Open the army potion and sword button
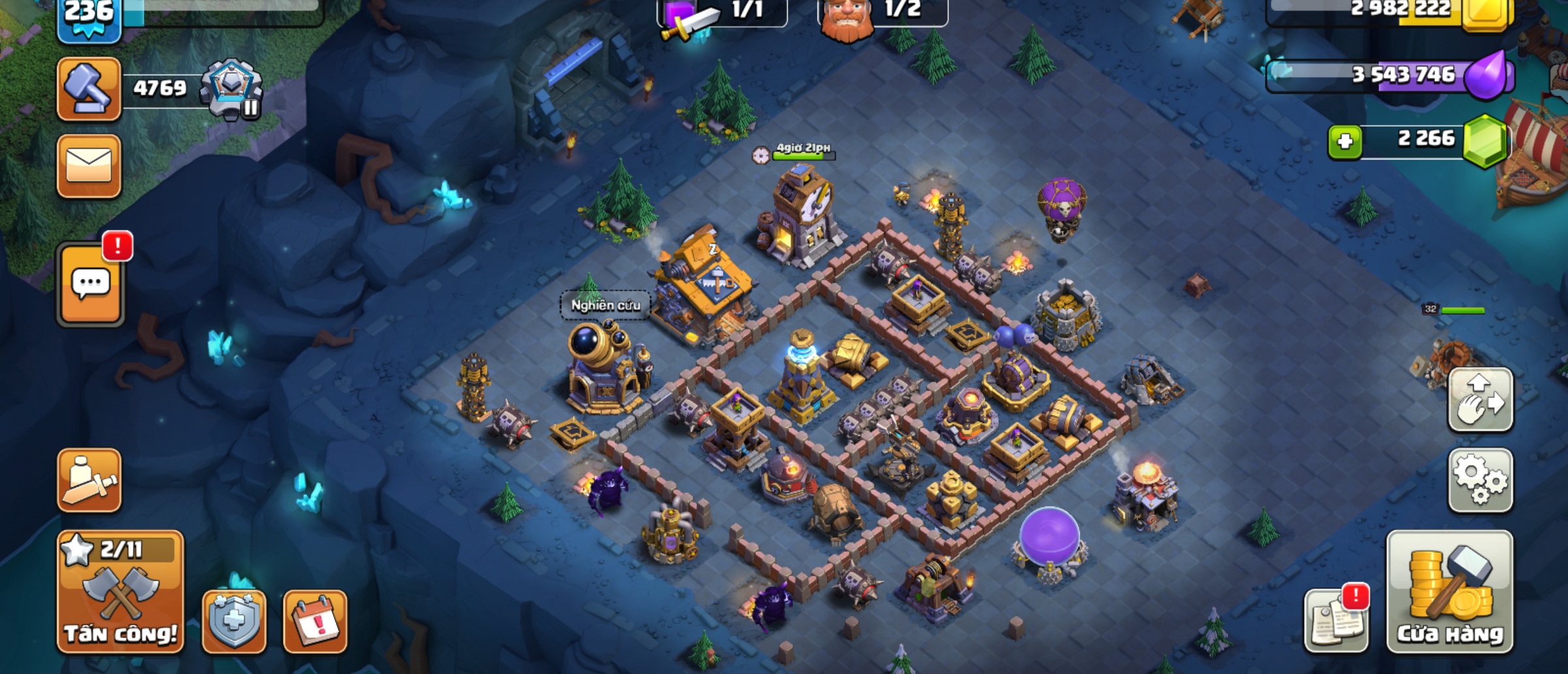Screen dimensions: 1568x674 tap(89, 480)
